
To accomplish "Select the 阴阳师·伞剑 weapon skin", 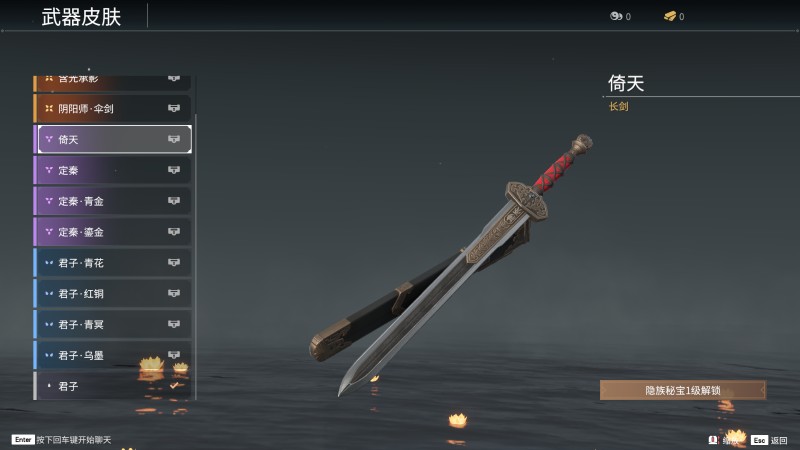I will (x=112, y=108).
